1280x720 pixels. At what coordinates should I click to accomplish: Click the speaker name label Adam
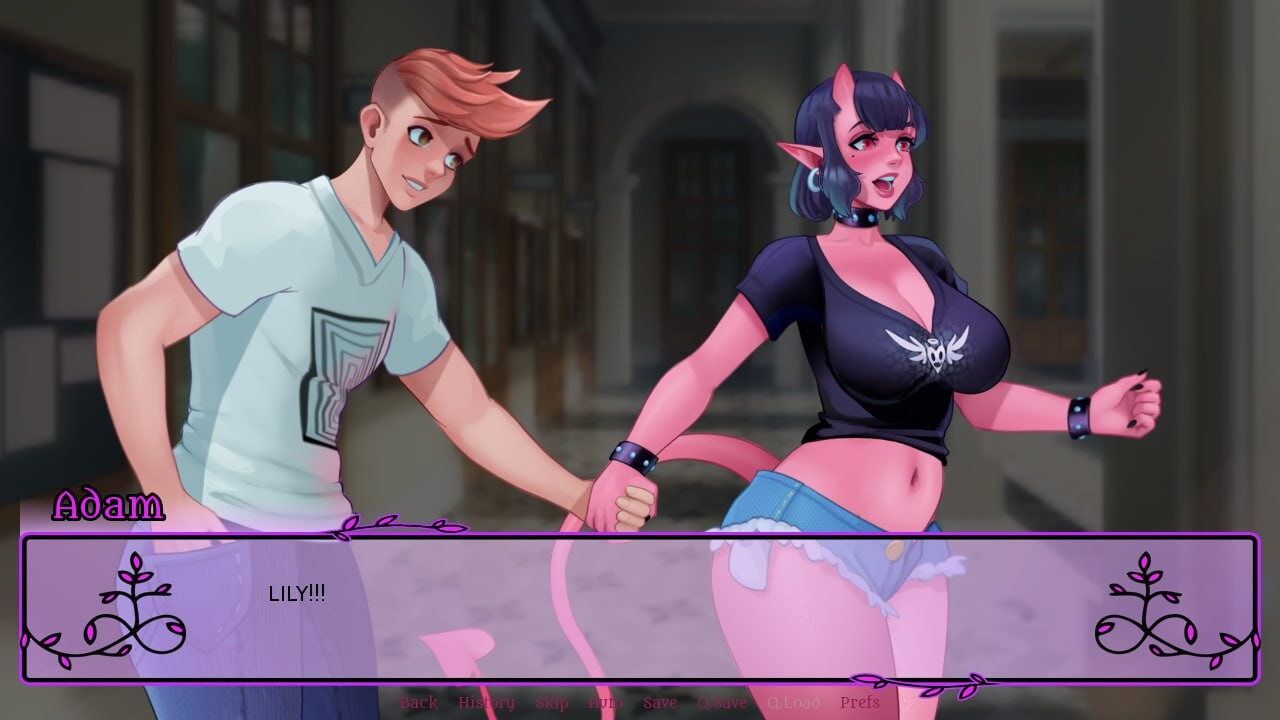pos(110,506)
